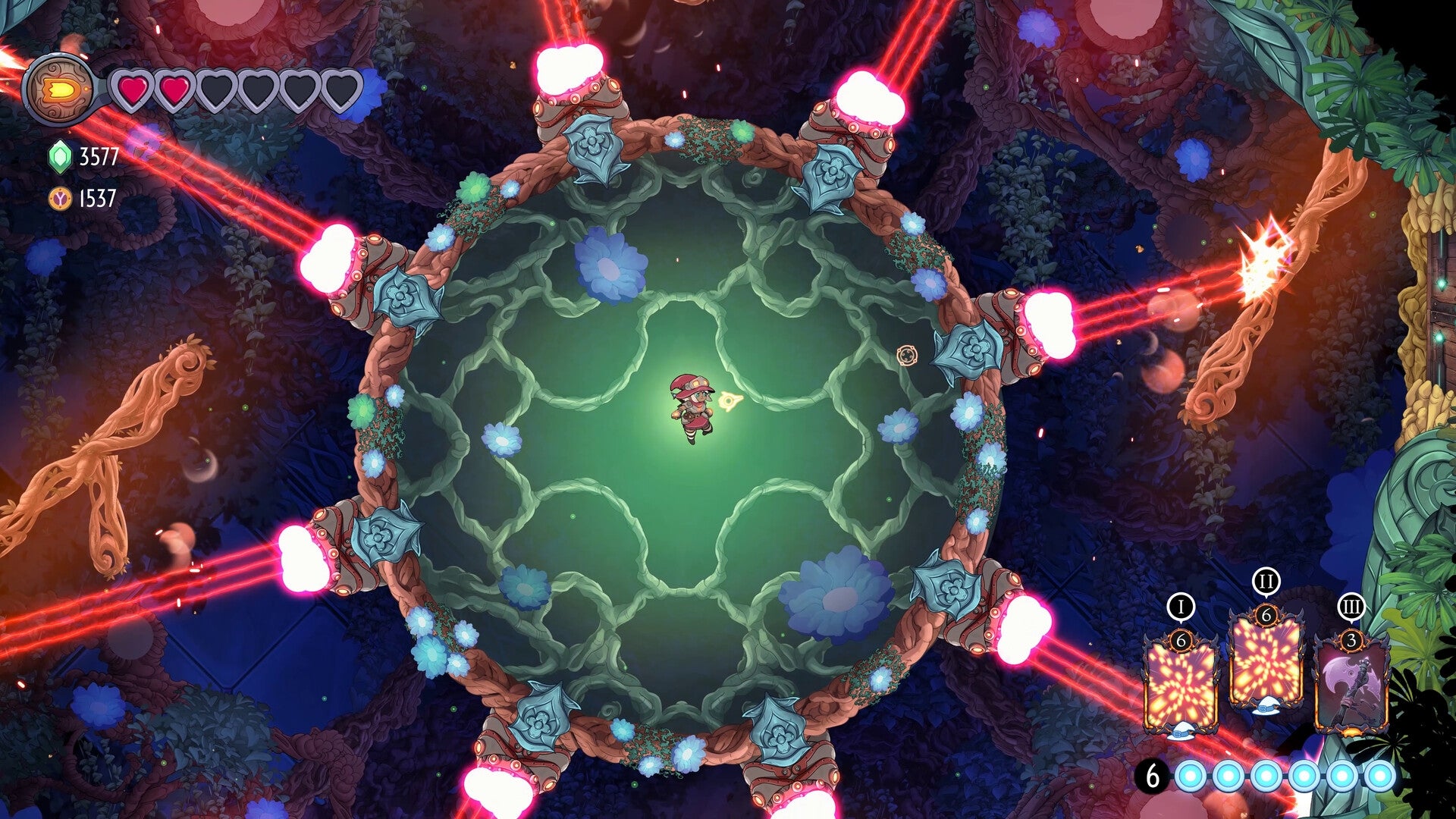Viewport: 1456px width, 819px height.
Task: Select the black mana counter showing 6
Action: (x=1153, y=777)
